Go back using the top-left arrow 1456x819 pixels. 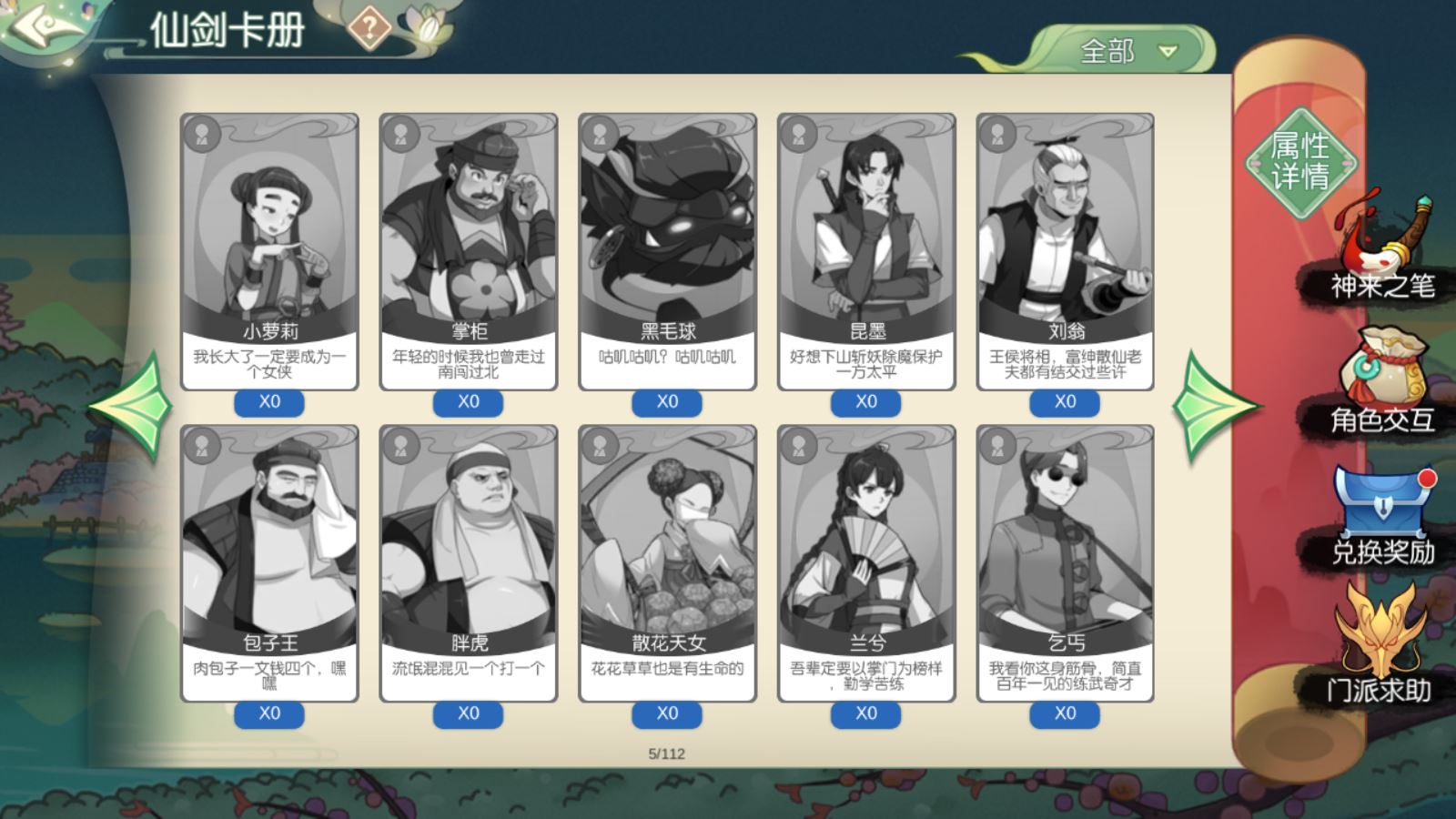[45, 27]
